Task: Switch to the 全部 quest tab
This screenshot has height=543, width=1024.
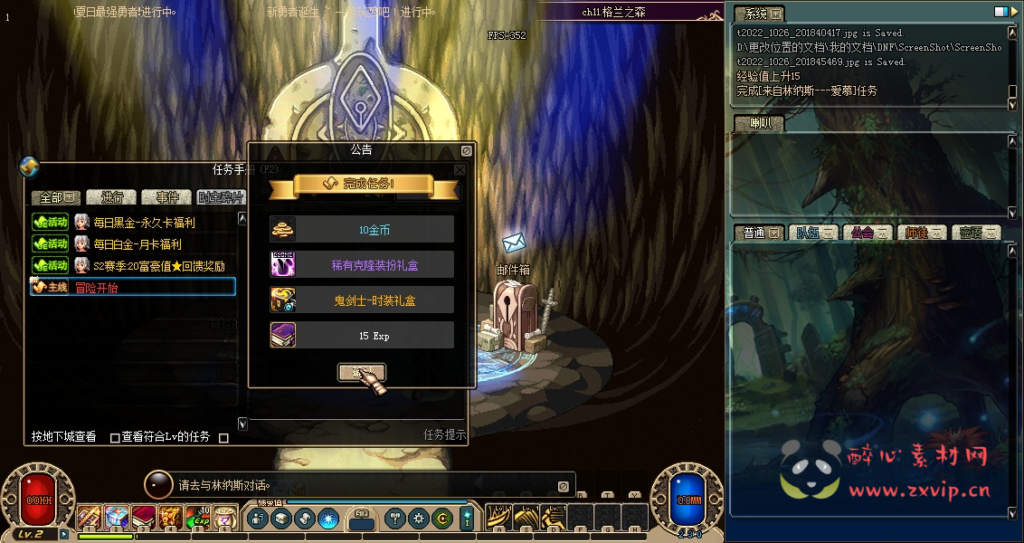Action: (x=54, y=197)
